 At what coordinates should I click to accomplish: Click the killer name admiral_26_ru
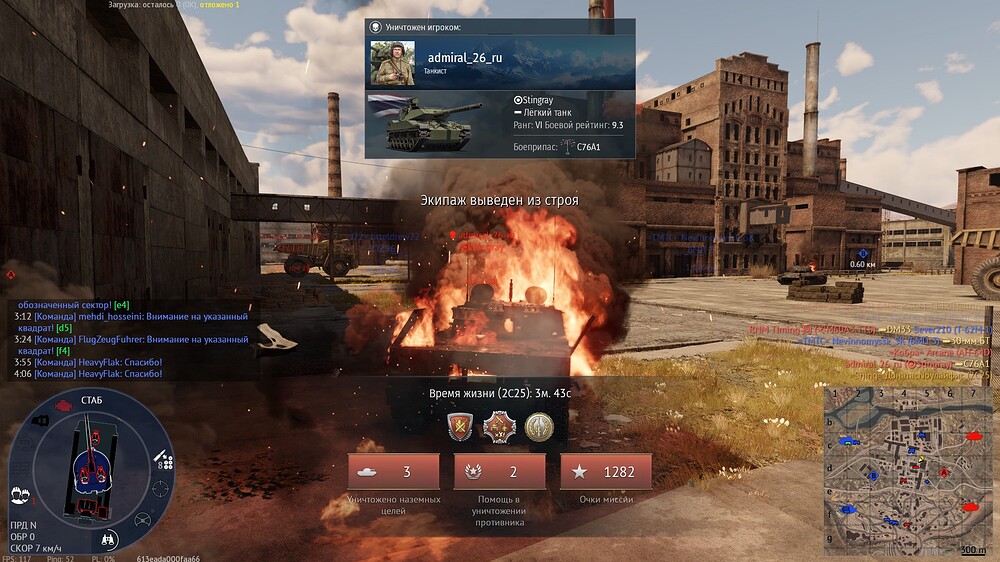pos(465,58)
